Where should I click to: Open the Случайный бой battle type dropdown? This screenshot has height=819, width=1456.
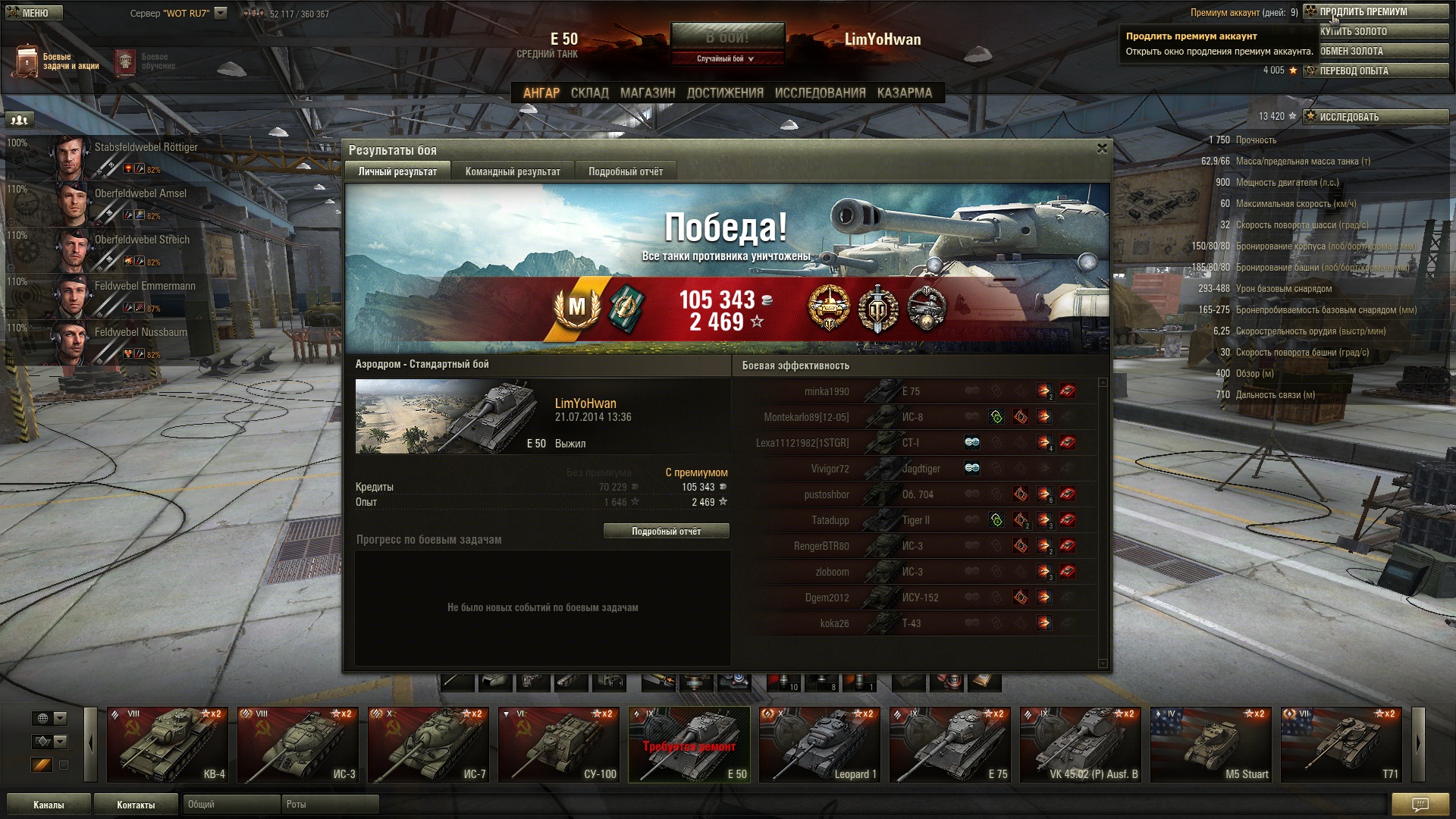[x=726, y=58]
